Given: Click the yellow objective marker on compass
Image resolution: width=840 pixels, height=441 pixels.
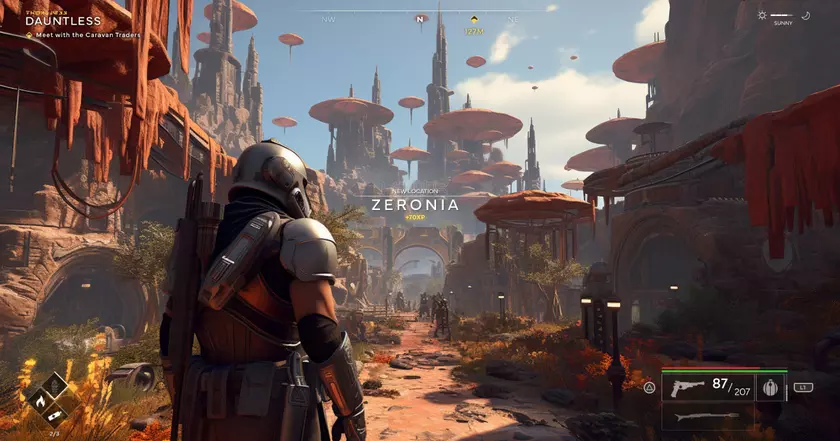Looking at the screenshot, I should click(x=473, y=19).
